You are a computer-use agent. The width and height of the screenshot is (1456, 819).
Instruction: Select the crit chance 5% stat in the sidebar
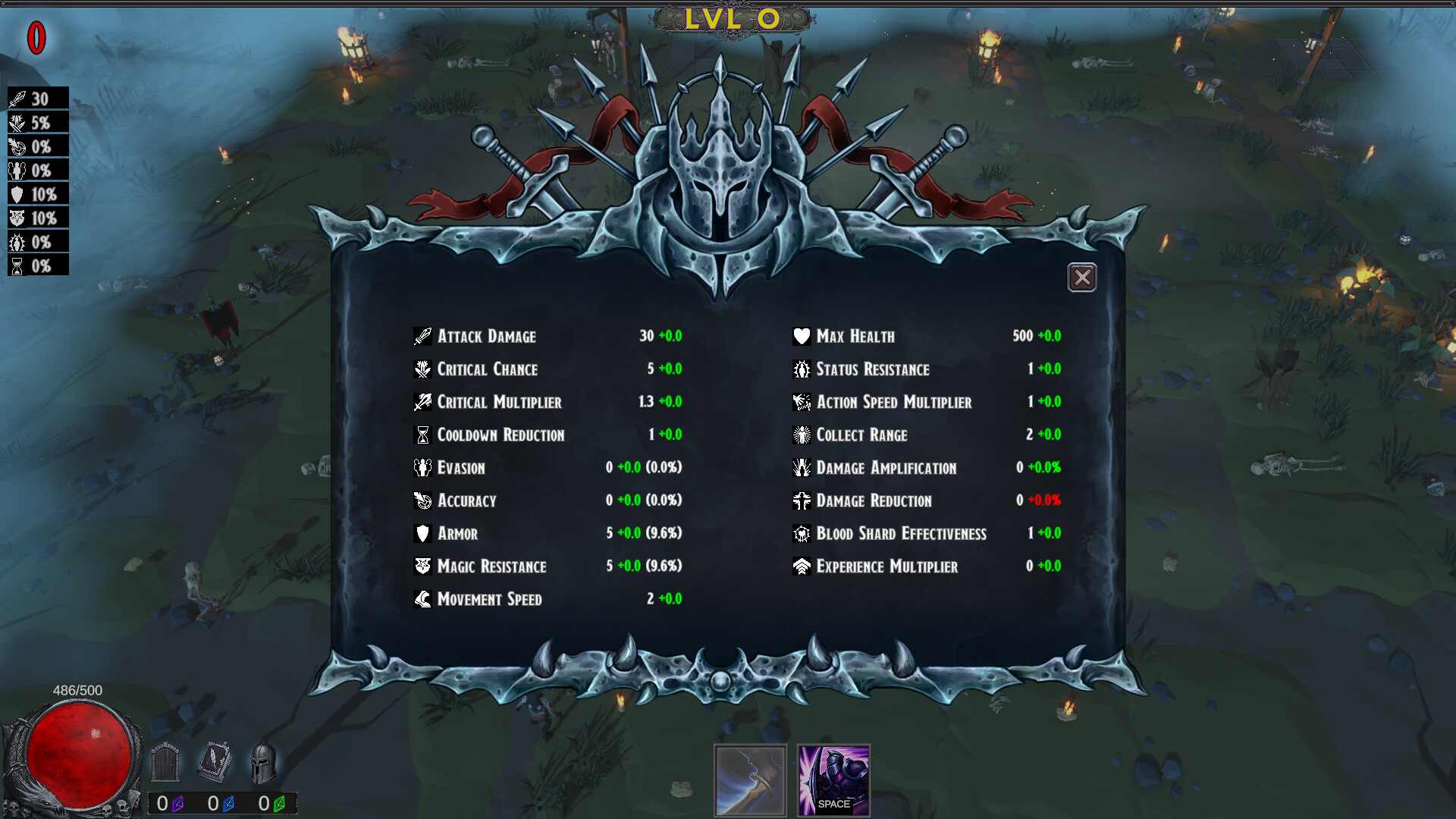[x=37, y=122]
